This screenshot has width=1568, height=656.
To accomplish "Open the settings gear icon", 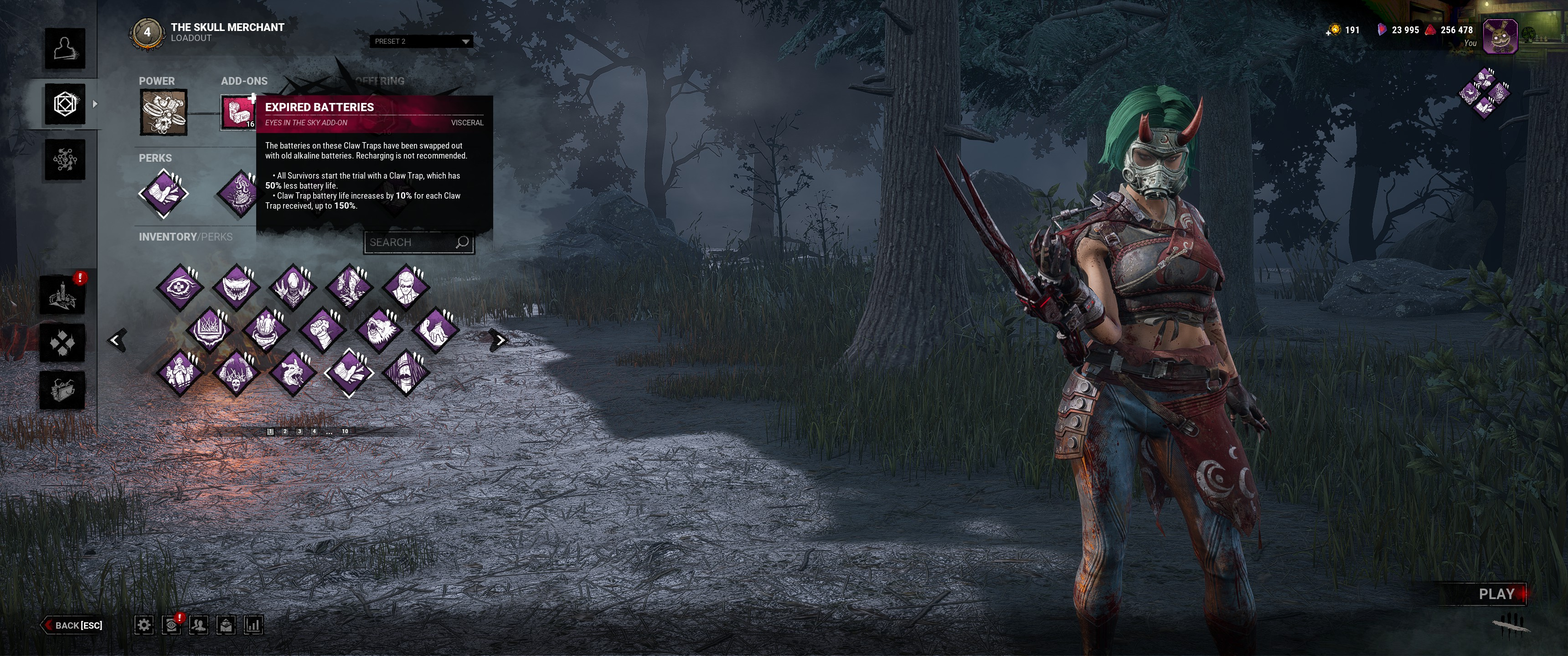I will coord(144,625).
